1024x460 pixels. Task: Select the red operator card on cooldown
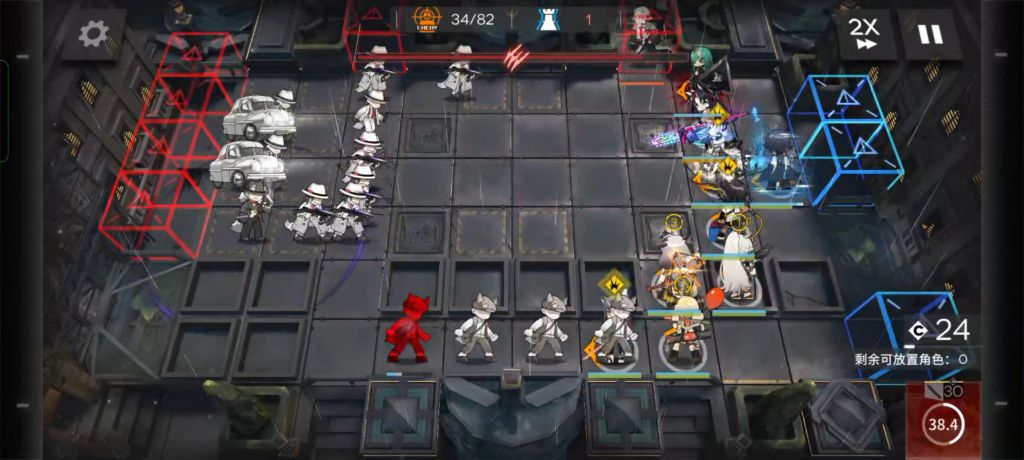pos(944,420)
